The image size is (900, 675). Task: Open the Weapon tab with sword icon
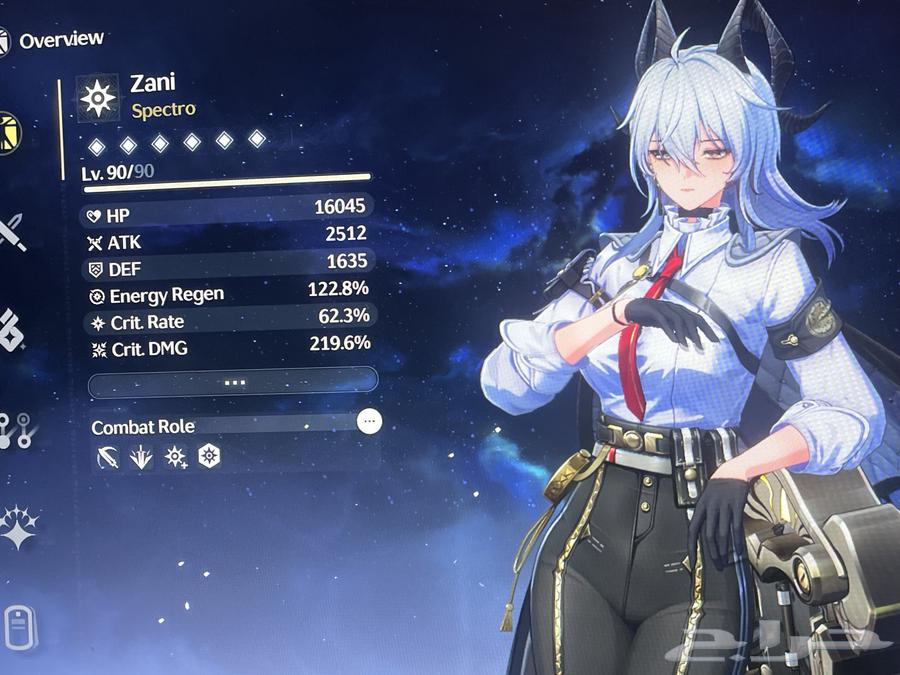pyautogui.click(x=14, y=231)
